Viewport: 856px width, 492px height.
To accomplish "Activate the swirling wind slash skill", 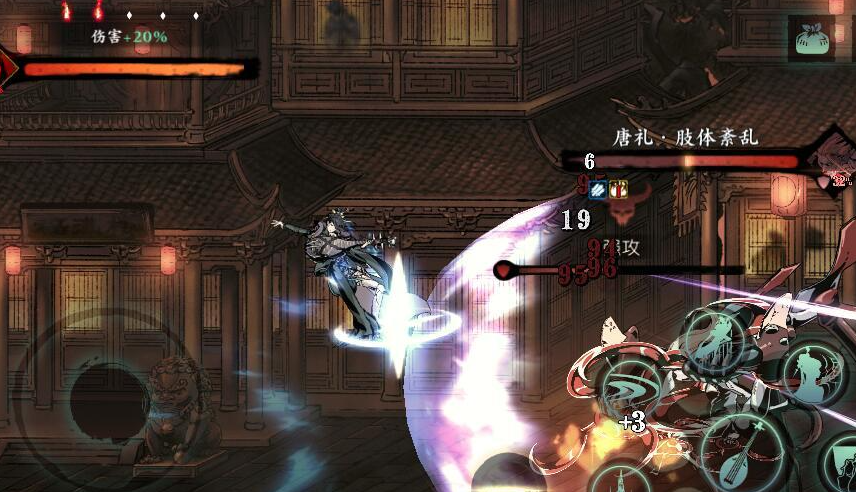I will tap(632, 388).
